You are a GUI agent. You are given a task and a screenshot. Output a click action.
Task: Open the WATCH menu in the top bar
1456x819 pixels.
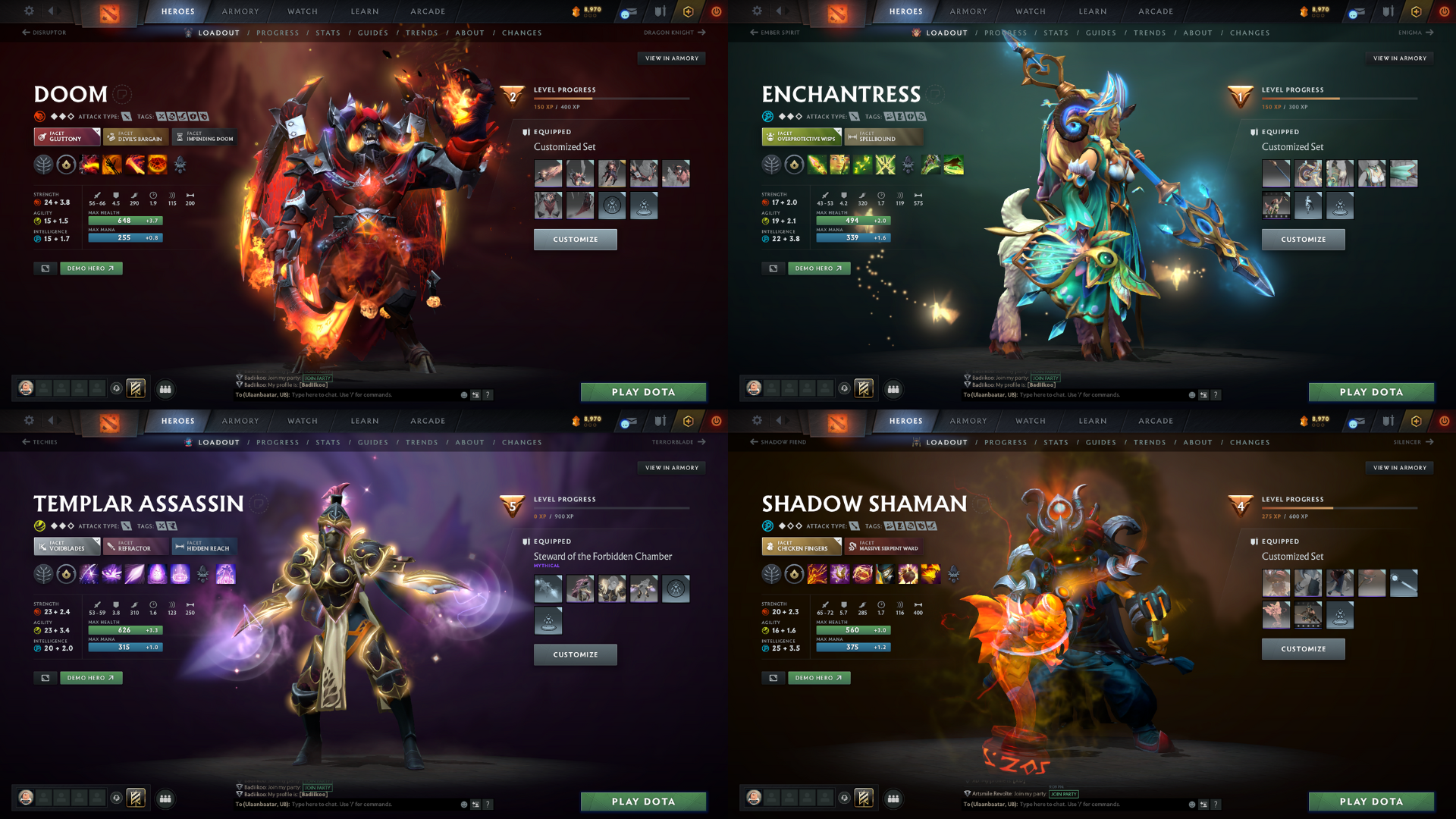(302, 11)
